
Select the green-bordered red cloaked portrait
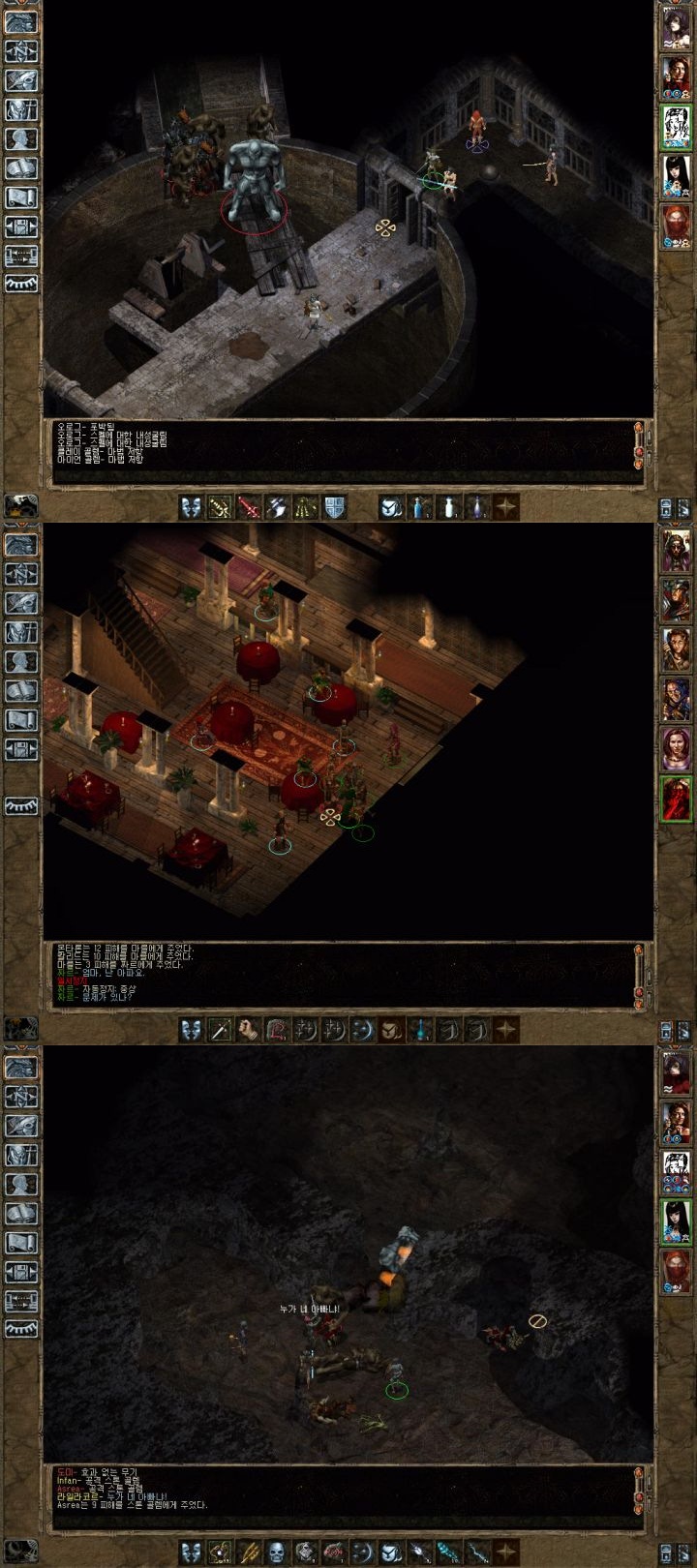pyautogui.click(x=675, y=799)
